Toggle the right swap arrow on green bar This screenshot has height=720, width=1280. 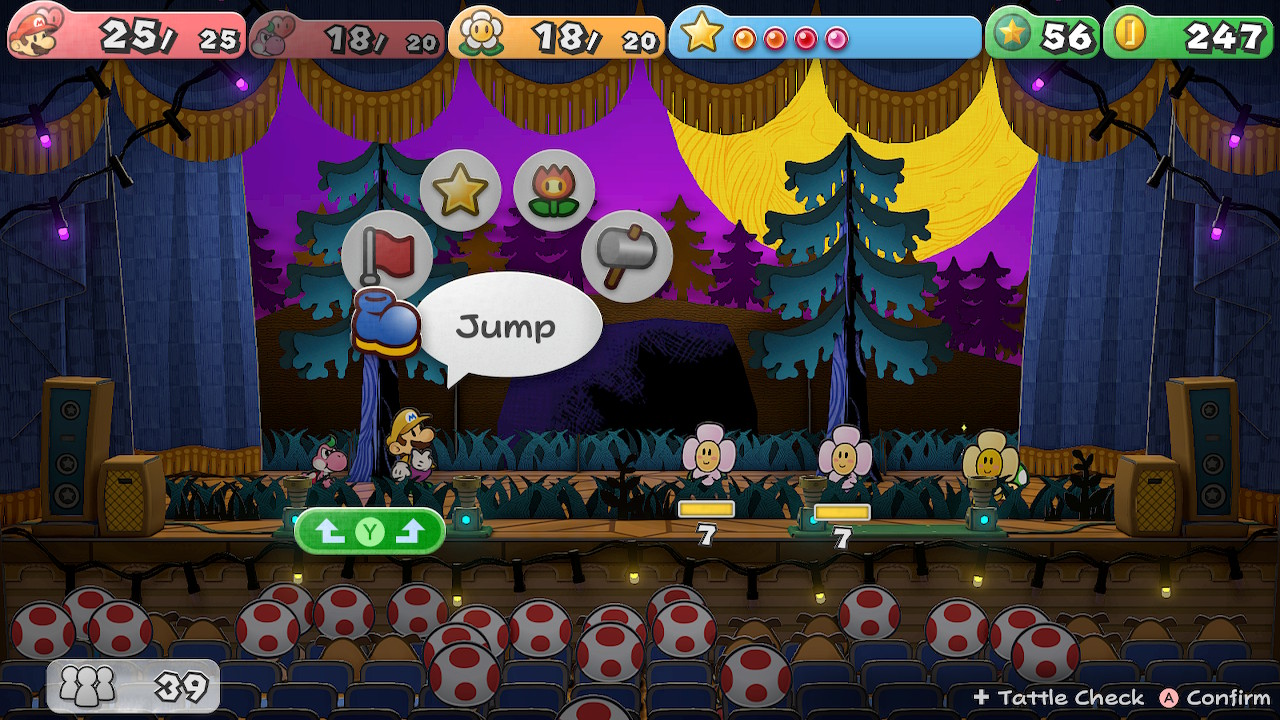pyautogui.click(x=408, y=531)
